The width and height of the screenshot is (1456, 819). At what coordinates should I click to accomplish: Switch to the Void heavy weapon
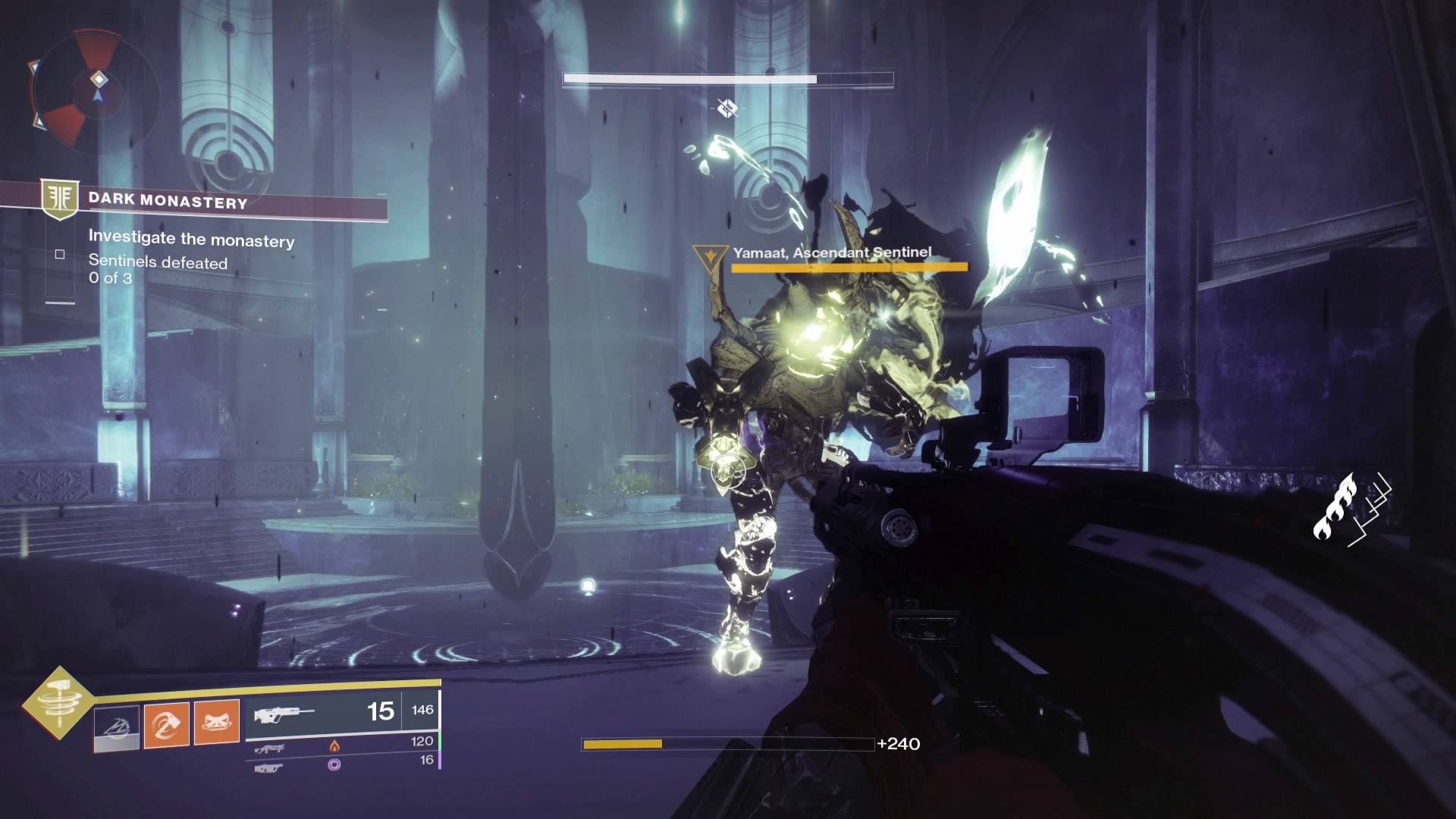269,767
